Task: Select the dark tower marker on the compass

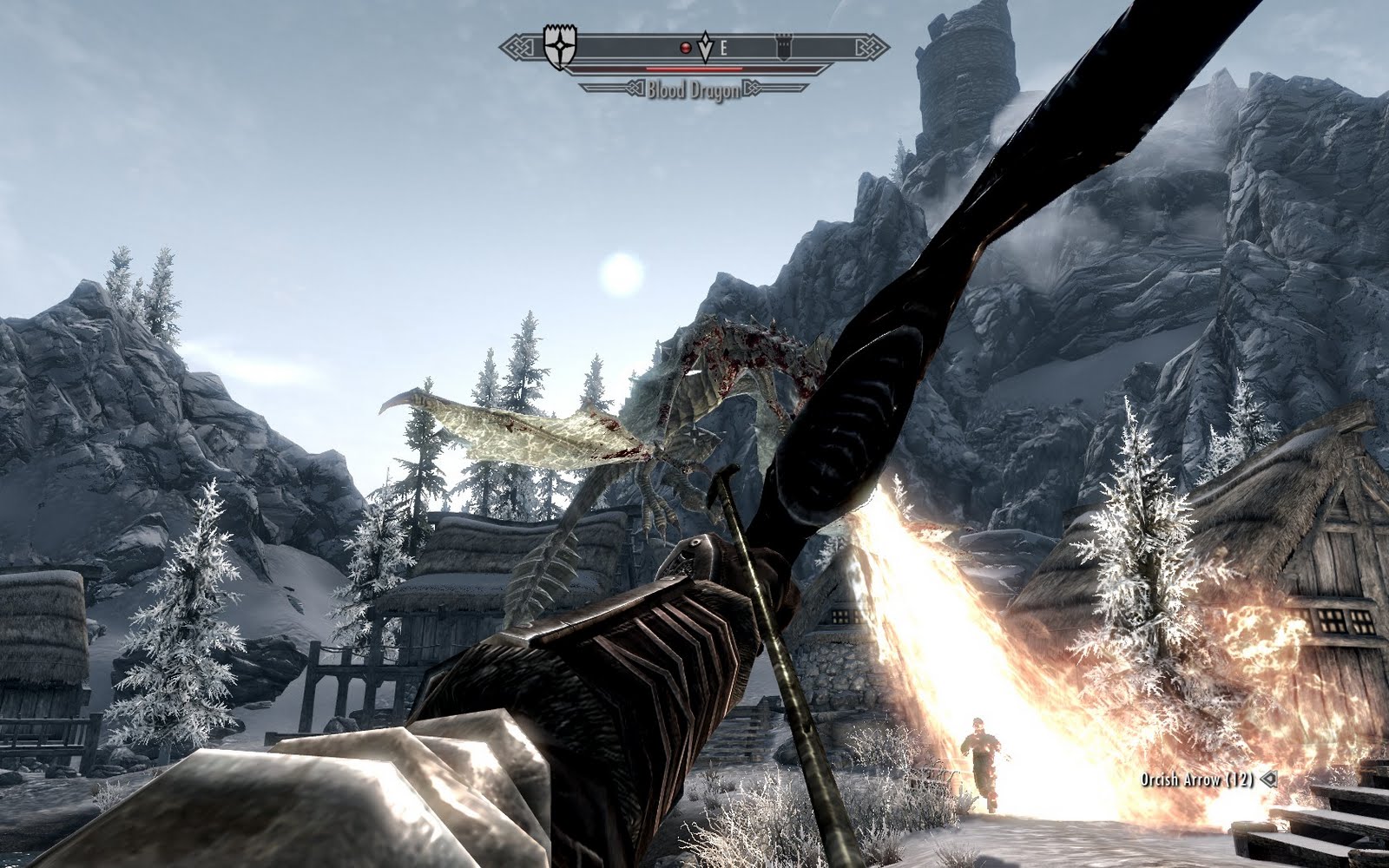Action: click(782, 49)
